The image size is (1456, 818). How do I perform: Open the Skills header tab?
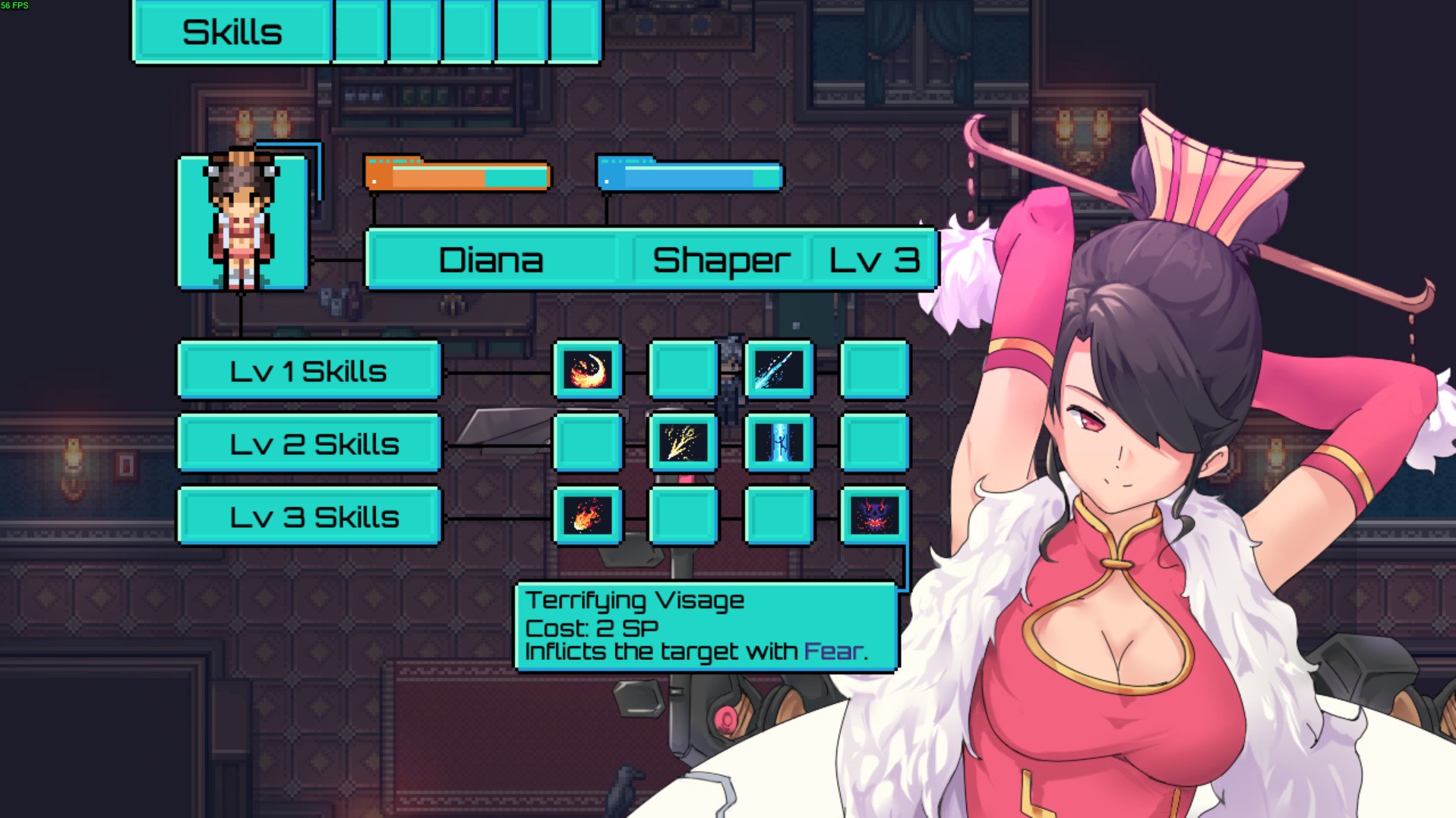pyautogui.click(x=232, y=33)
